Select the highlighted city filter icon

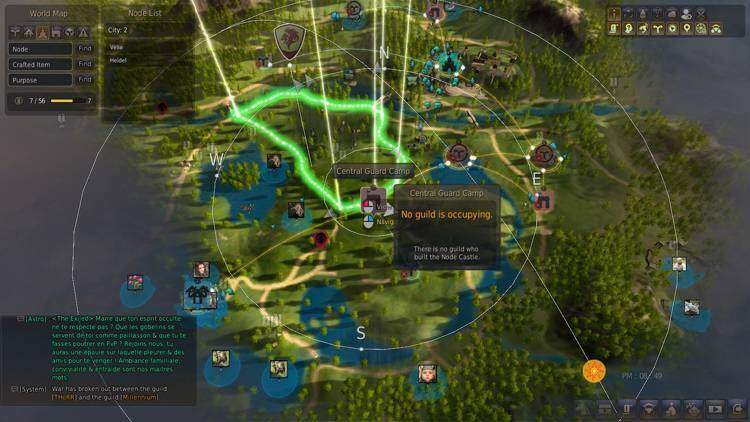pyautogui.click(x=42, y=32)
